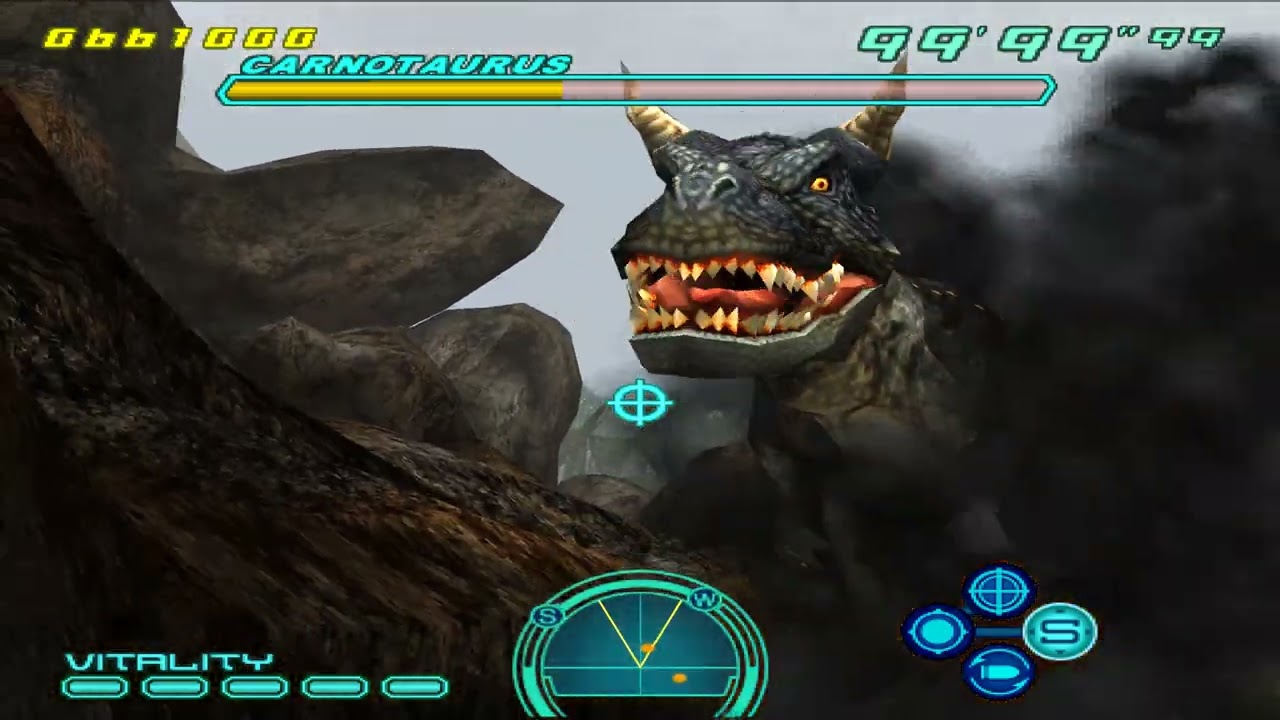Toggle the last VITALITY pip on the right
The height and width of the screenshot is (720, 1280).
[412, 687]
